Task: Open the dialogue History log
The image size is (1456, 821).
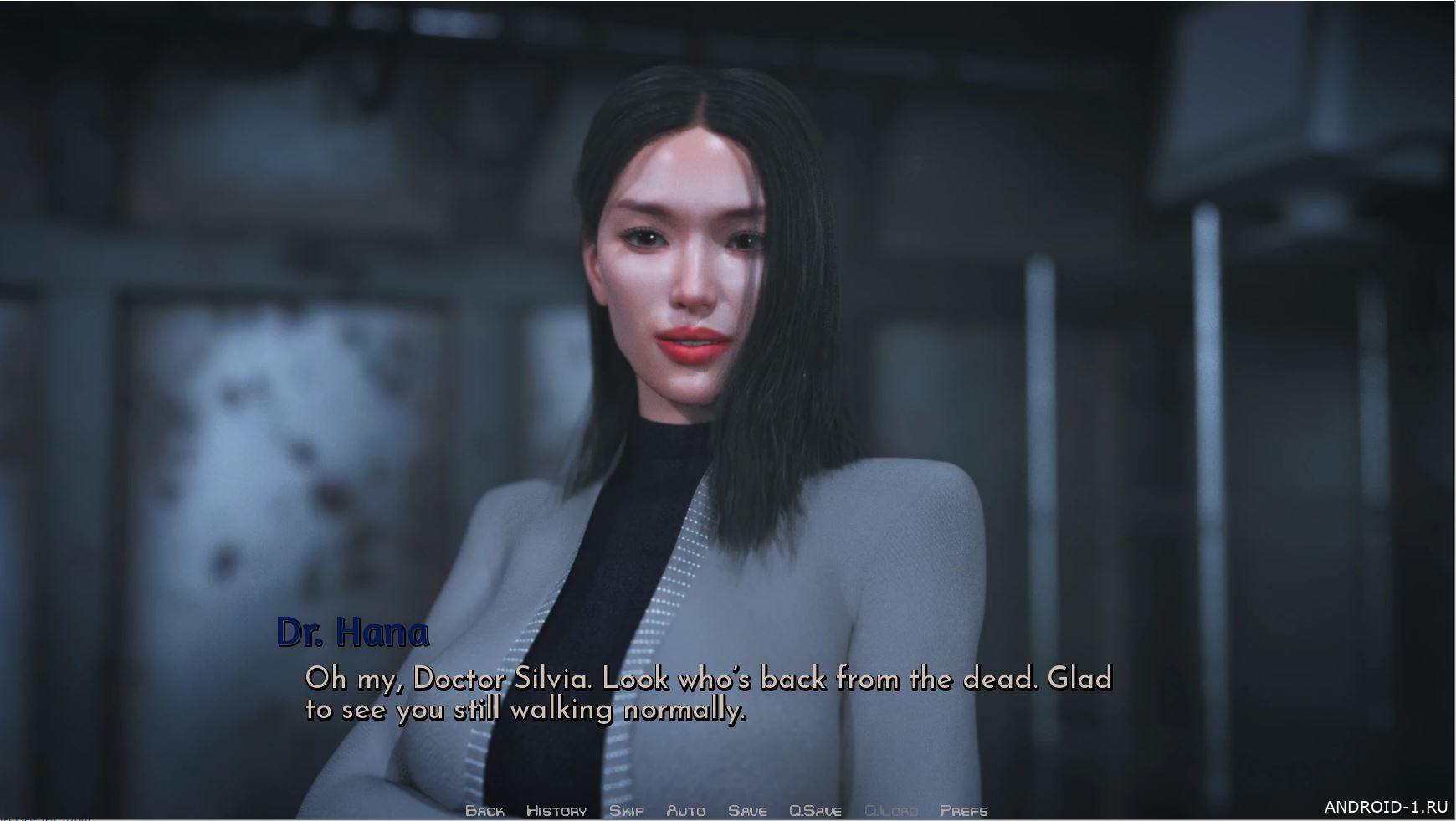Action: click(x=556, y=810)
